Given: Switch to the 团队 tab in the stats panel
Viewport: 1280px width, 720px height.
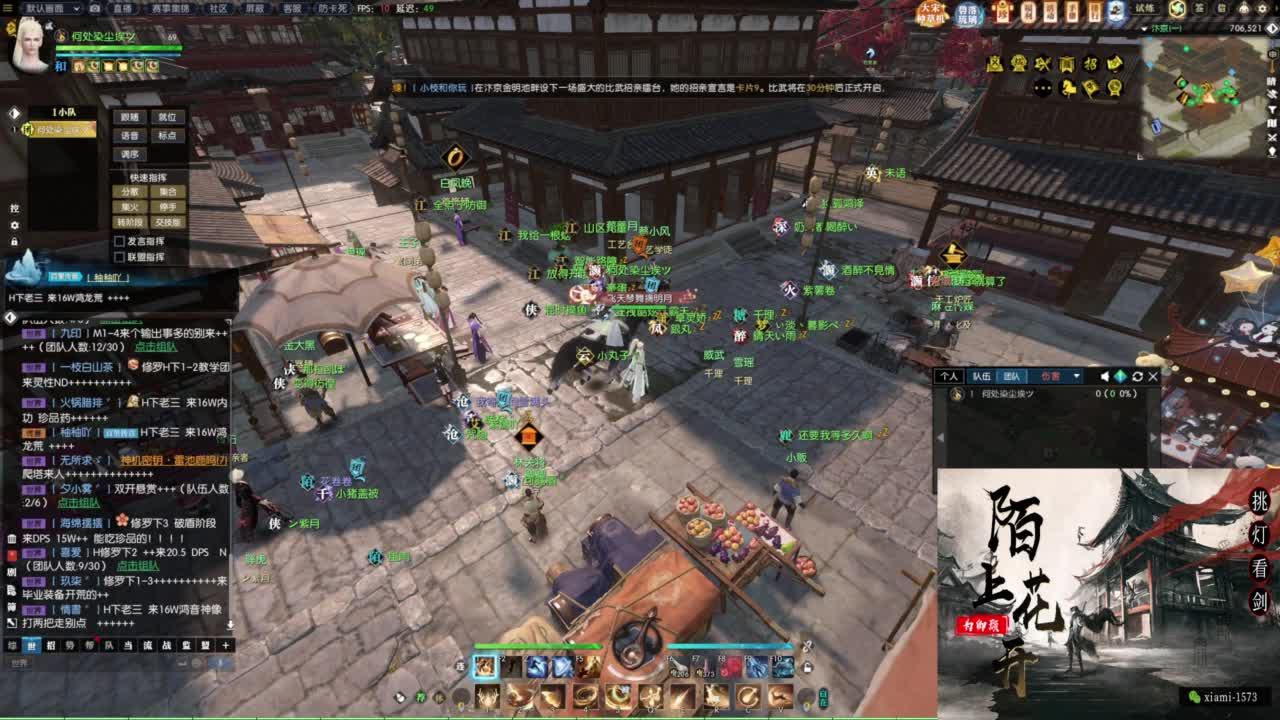Looking at the screenshot, I should coord(1012,376).
